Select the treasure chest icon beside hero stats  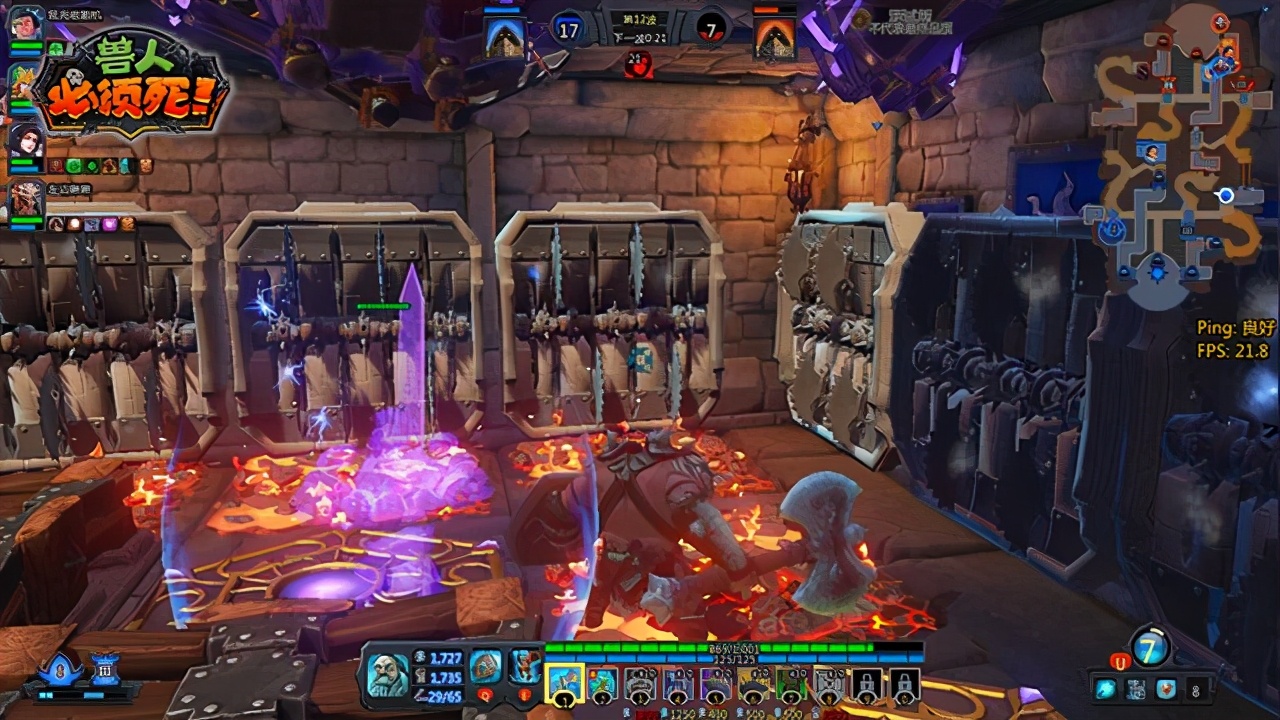click(x=486, y=664)
